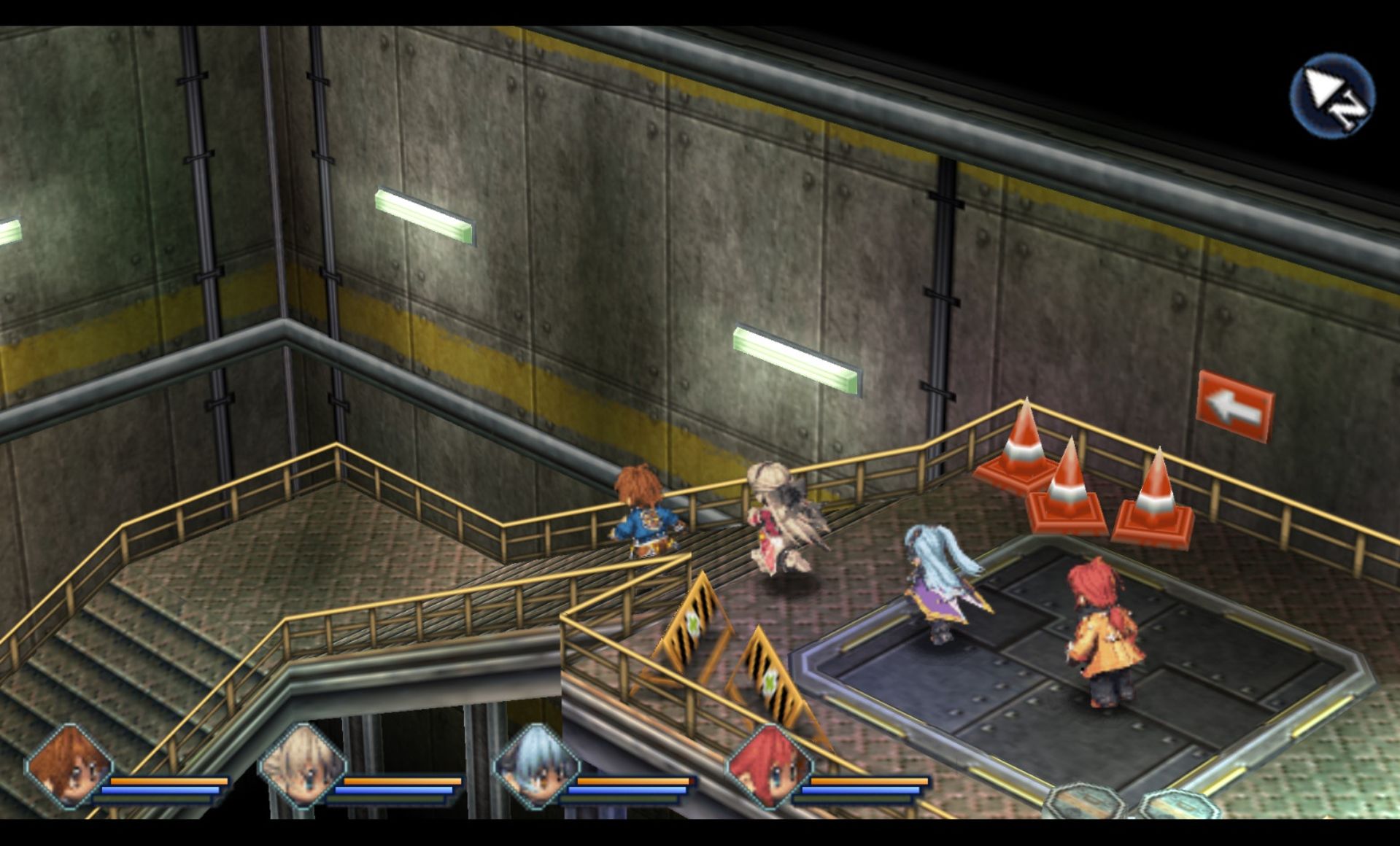Pick the silver-blue-haired party member portrait
This screenshot has width=1400, height=846.
coord(536,767)
